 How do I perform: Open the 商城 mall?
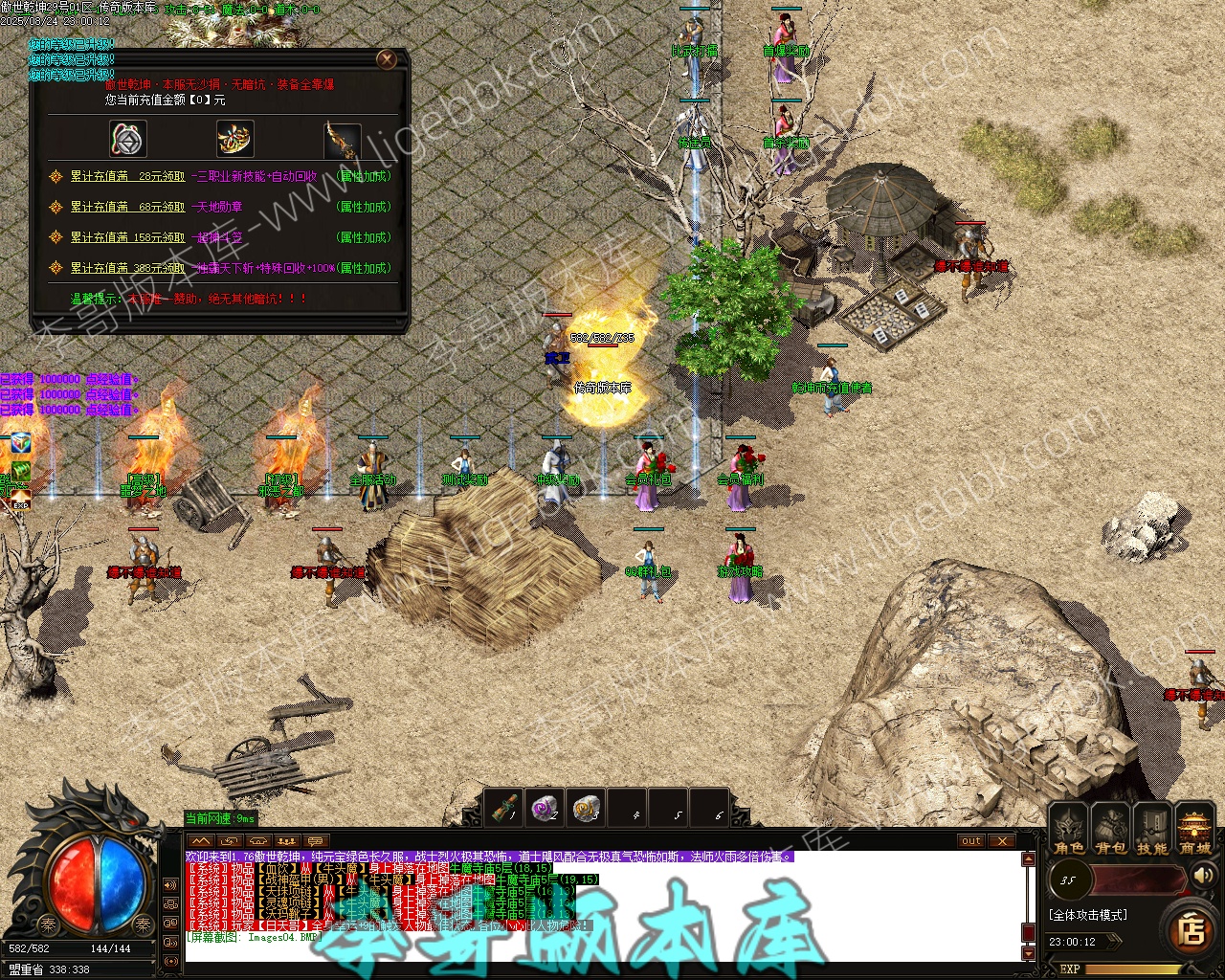1194,830
